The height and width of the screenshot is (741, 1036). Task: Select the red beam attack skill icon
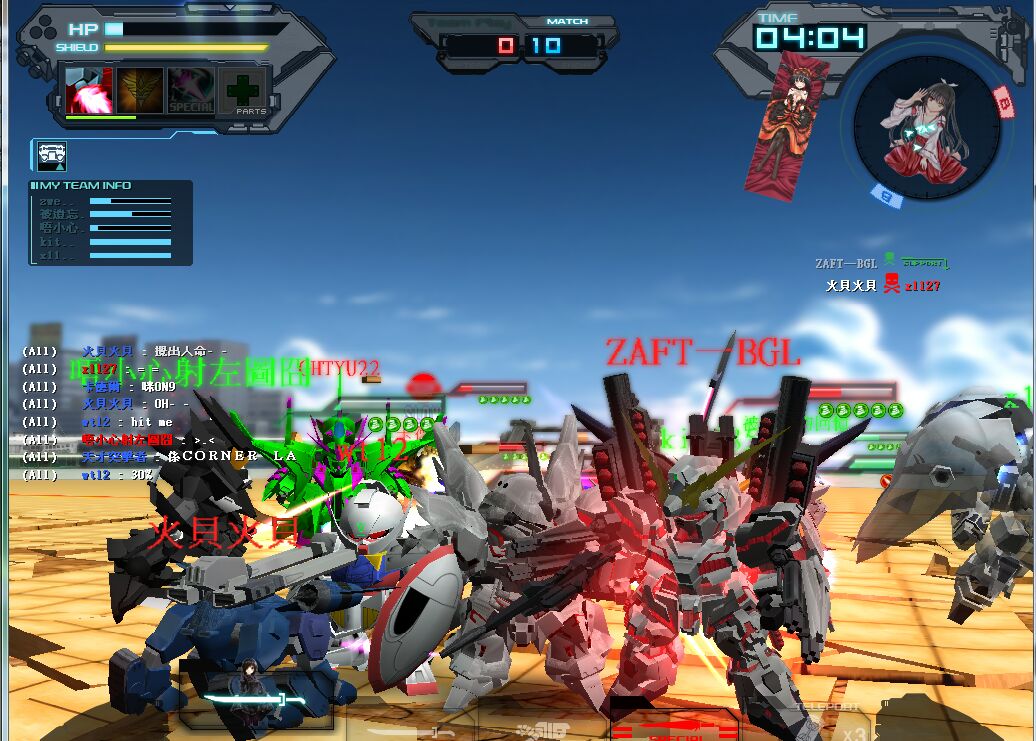(x=89, y=91)
